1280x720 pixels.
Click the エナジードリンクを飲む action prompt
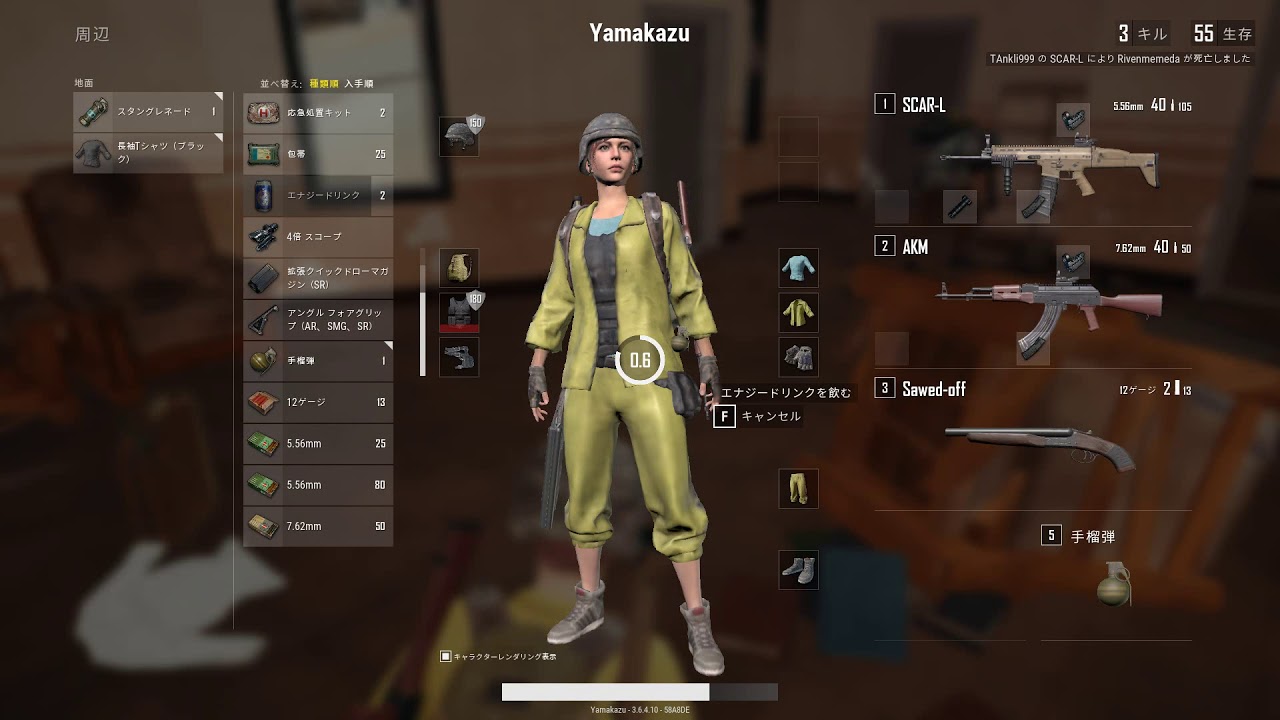[785, 392]
